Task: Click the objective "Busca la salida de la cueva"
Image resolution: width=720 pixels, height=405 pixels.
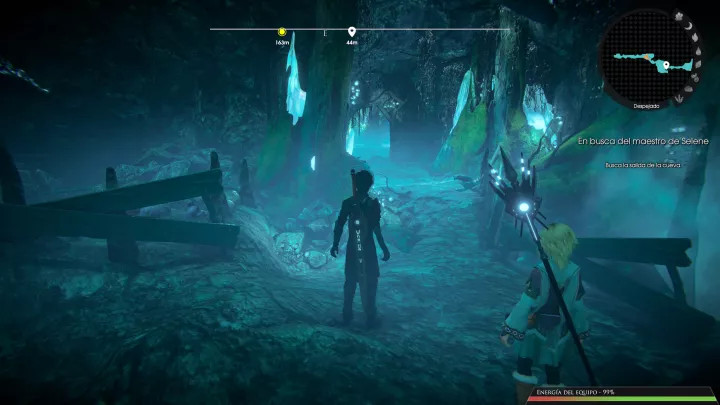Action: pyautogui.click(x=643, y=165)
